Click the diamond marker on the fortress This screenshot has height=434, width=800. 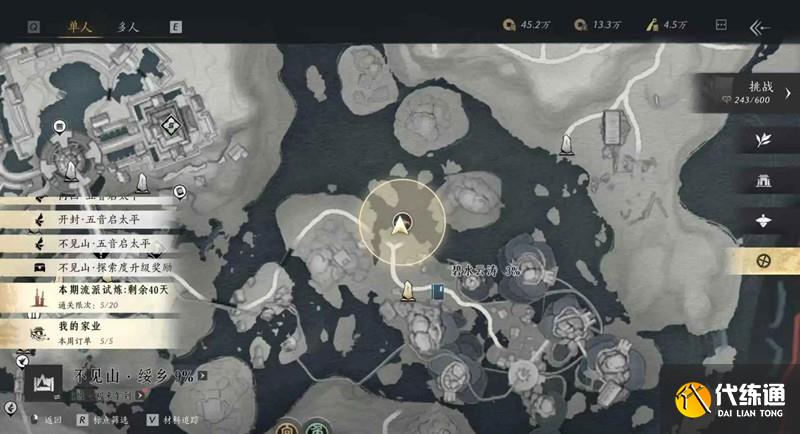point(171,124)
